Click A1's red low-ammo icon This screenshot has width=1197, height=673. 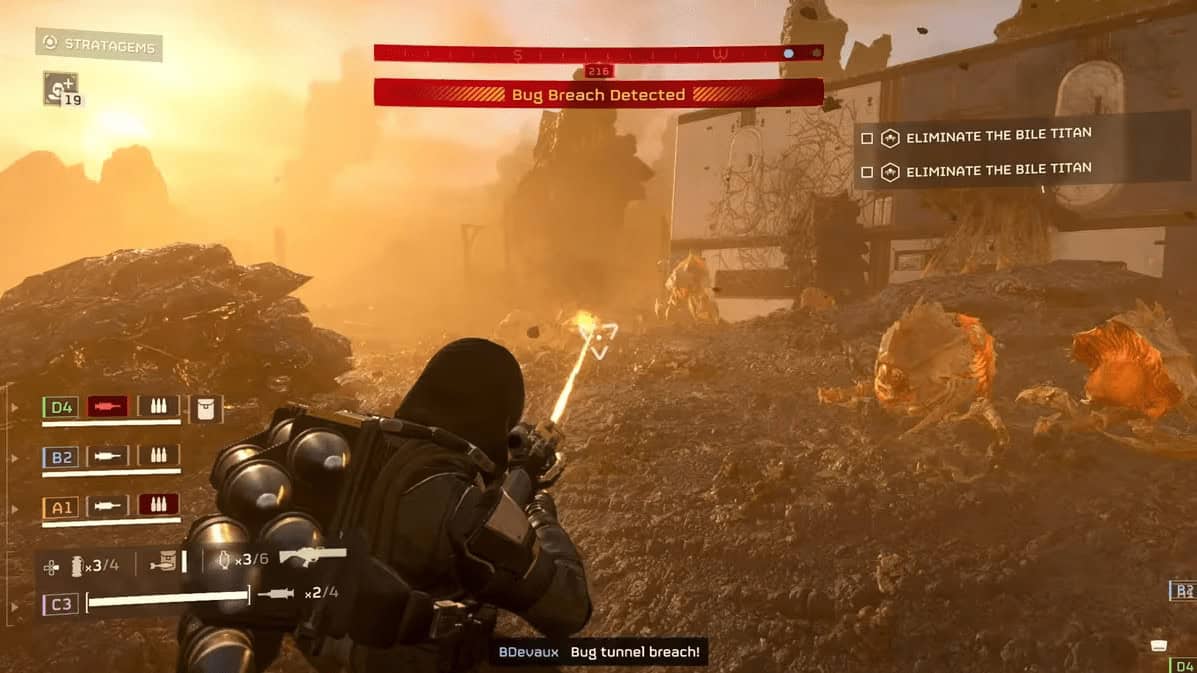[x=158, y=506]
